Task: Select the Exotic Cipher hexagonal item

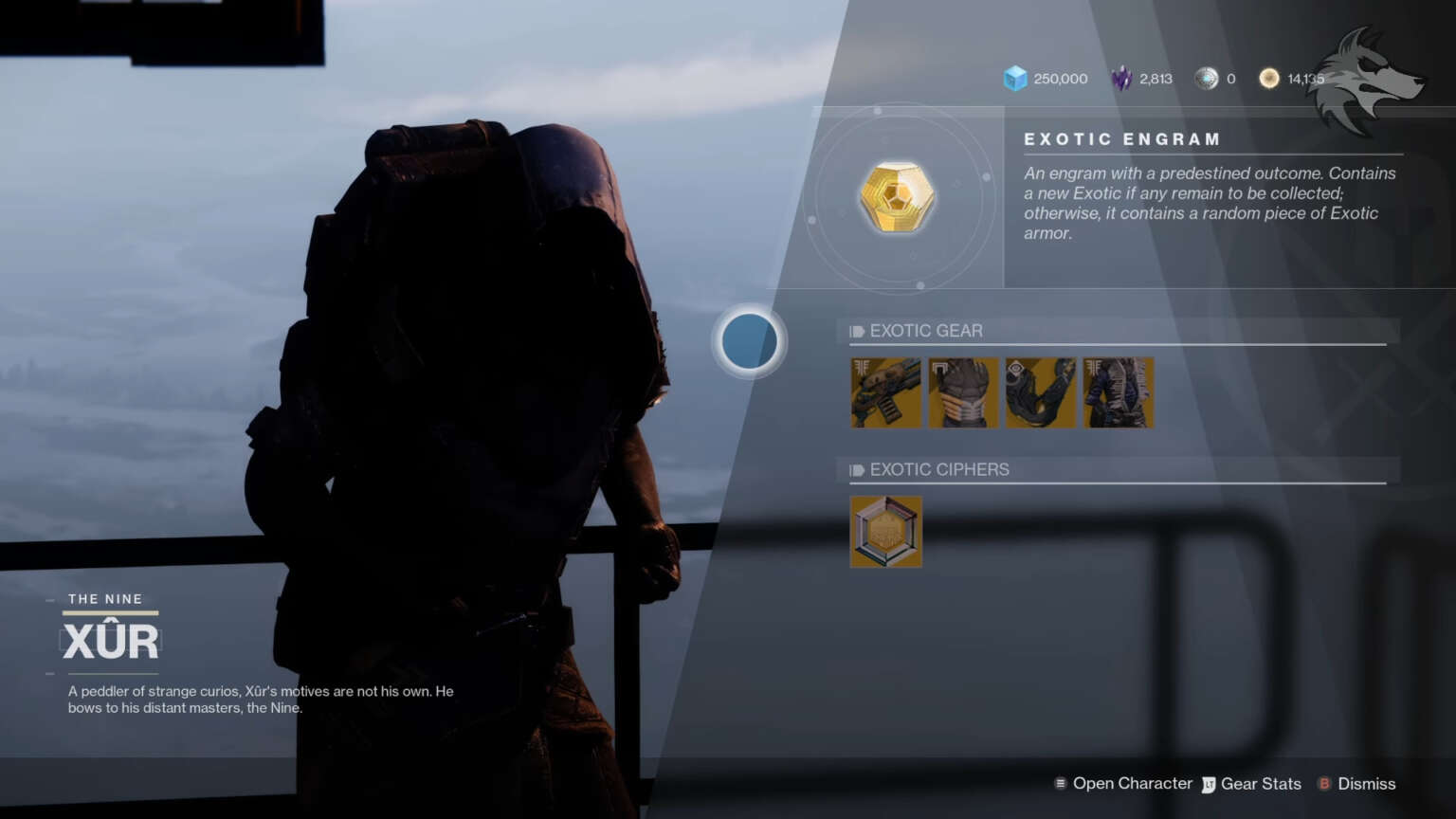Action: point(885,531)
